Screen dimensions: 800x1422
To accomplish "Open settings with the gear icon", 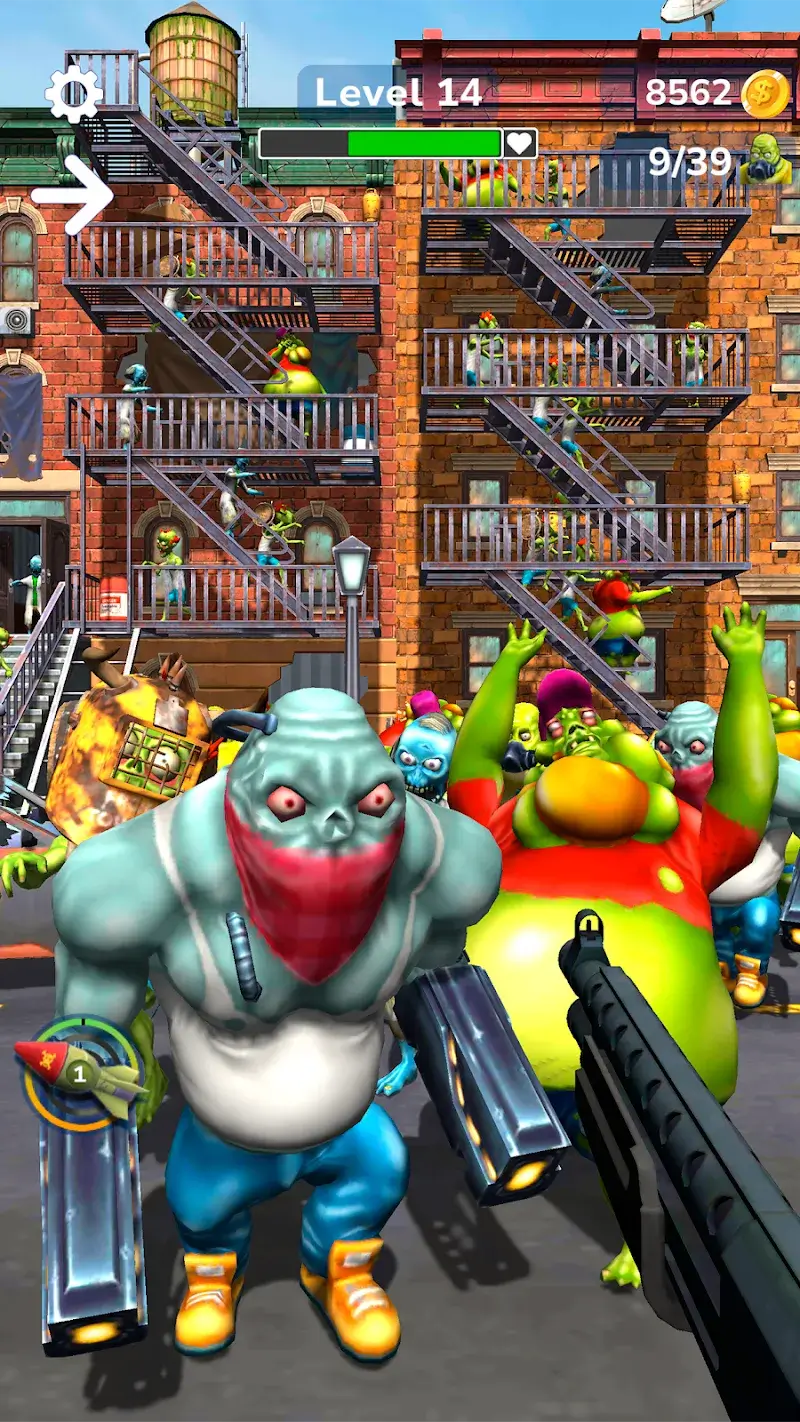I will click(73, 95).
